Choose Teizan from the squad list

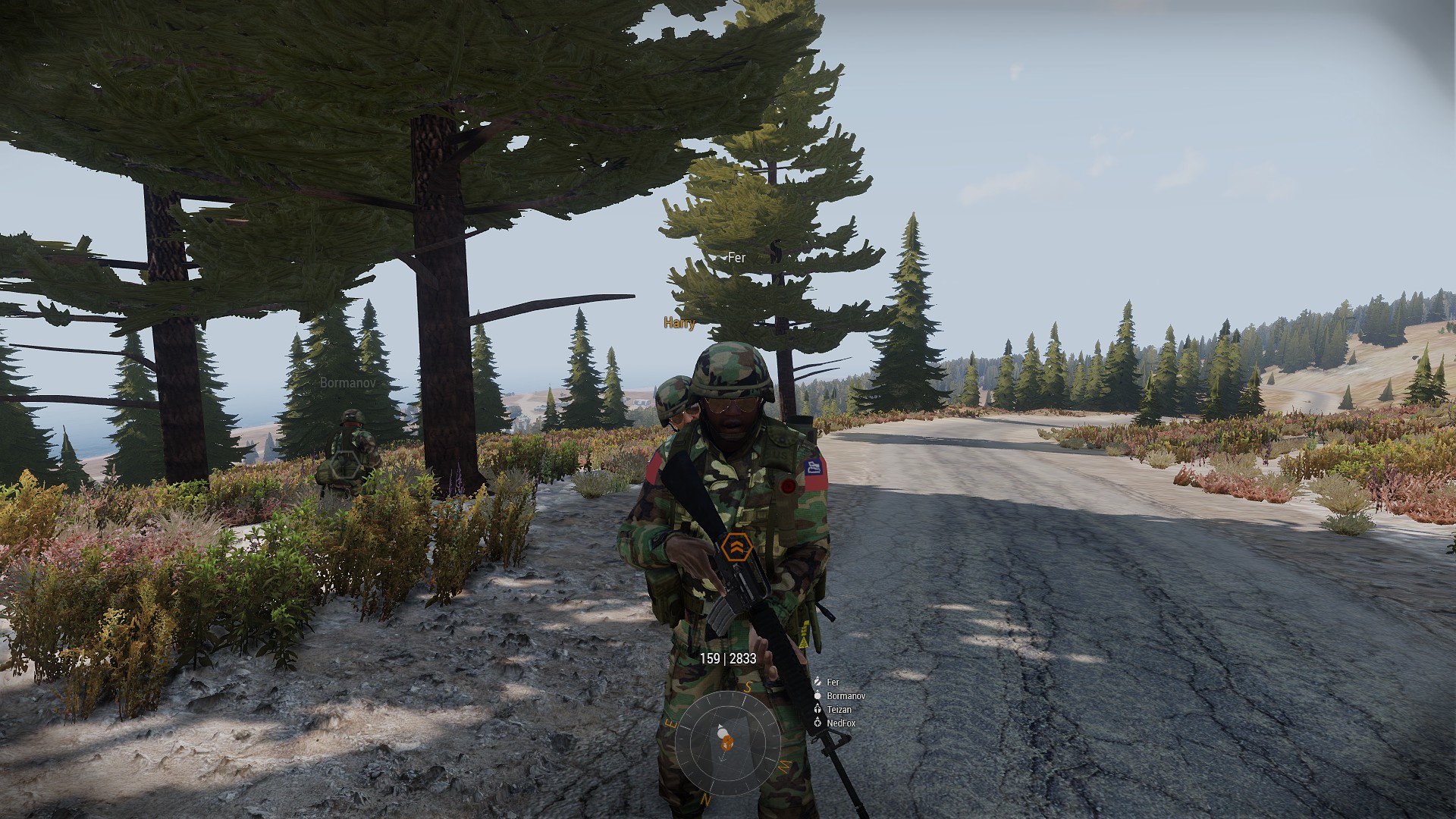pos(839,710)
